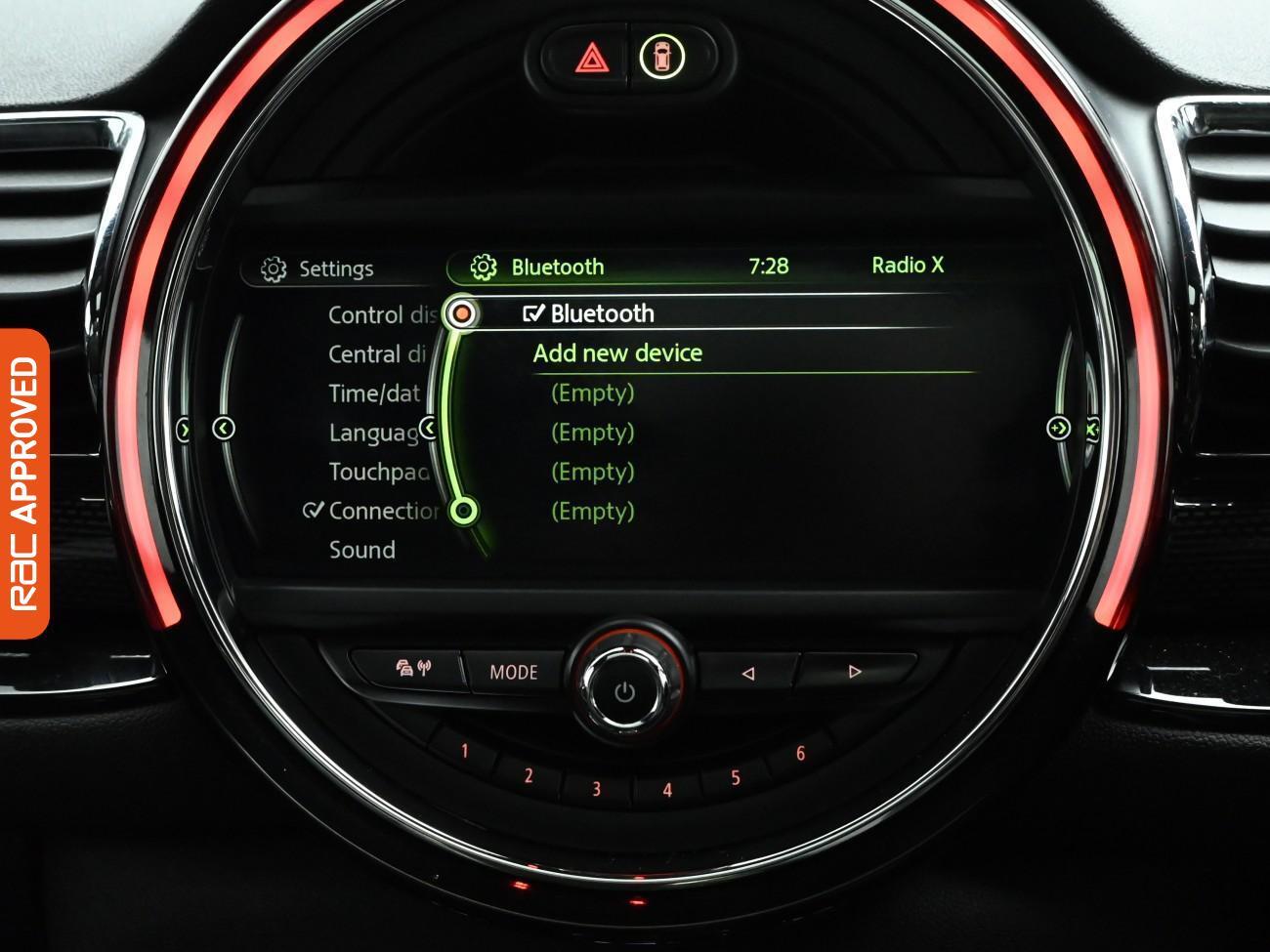The image size is (1270, 952).
Task: Toggle the Bluetooth checkbox
Action: 533,313
